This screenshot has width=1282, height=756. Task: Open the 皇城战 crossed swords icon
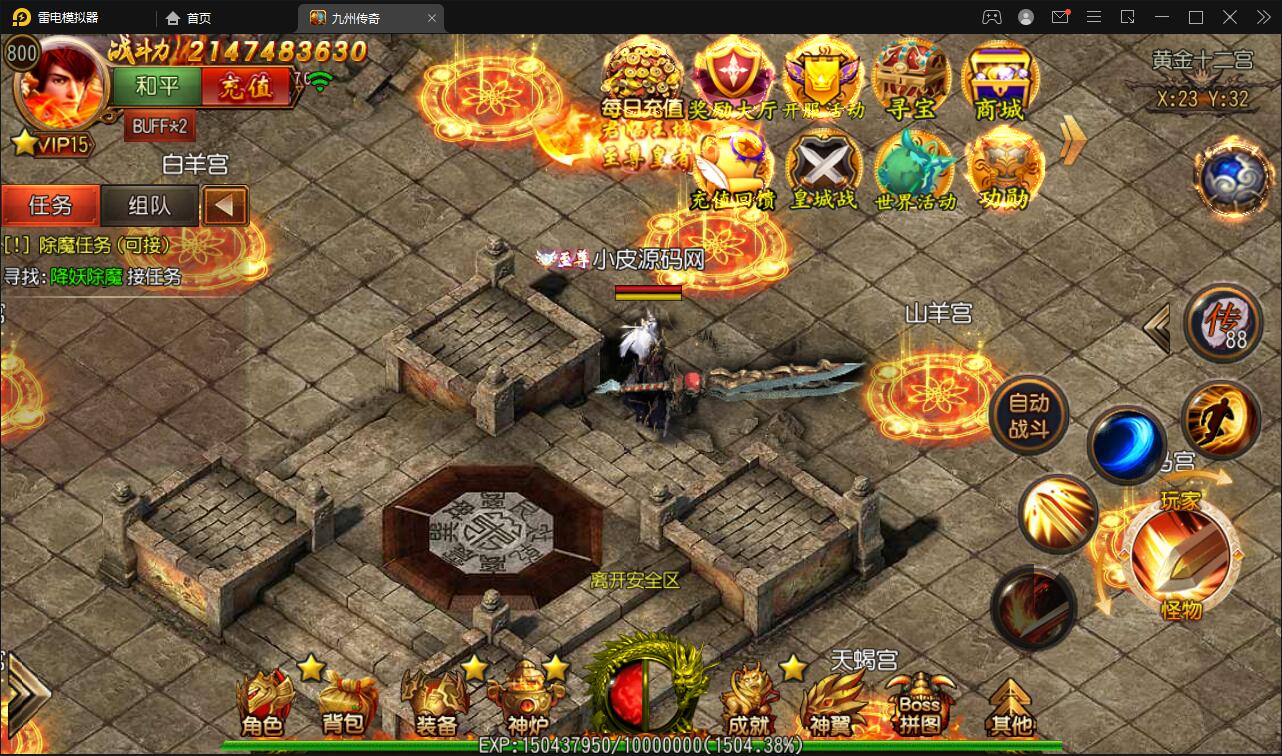(824, 170)
